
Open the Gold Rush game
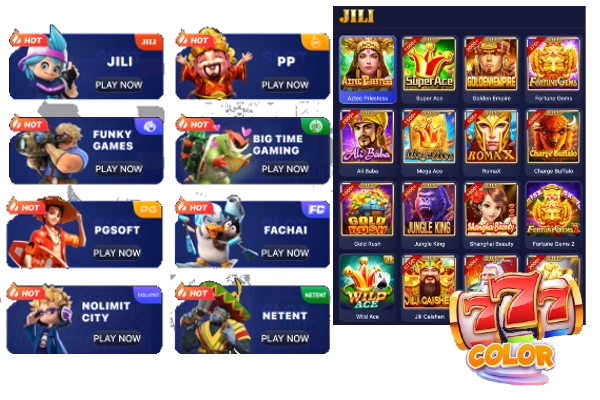pyautogui.click(x=367, y=210)
